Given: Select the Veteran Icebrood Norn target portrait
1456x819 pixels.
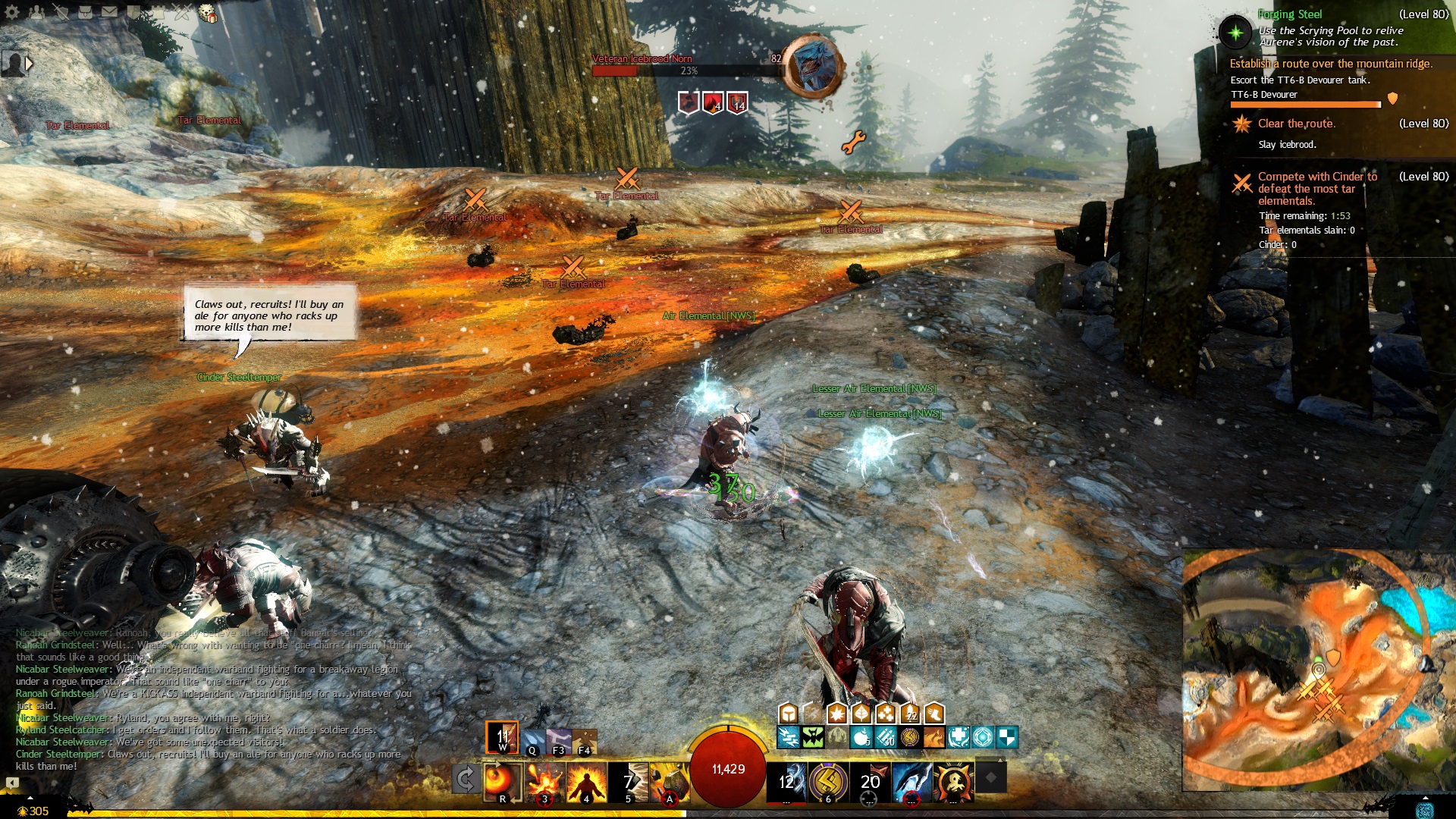Looking at the screenshot, I should coord(812,67).
